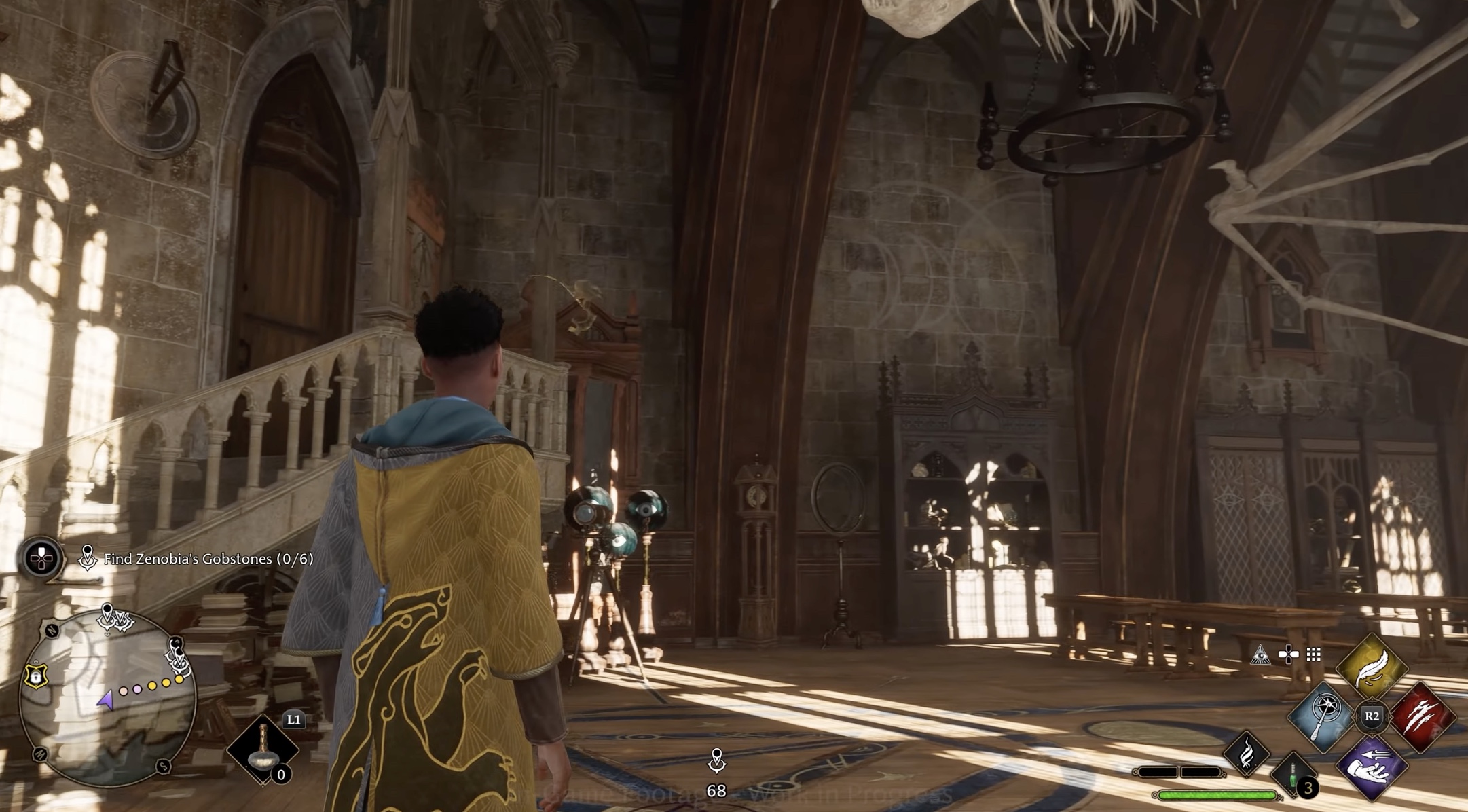
Task: Click the purple arrow marker on the minimap
Action: [x=105, y=701]
